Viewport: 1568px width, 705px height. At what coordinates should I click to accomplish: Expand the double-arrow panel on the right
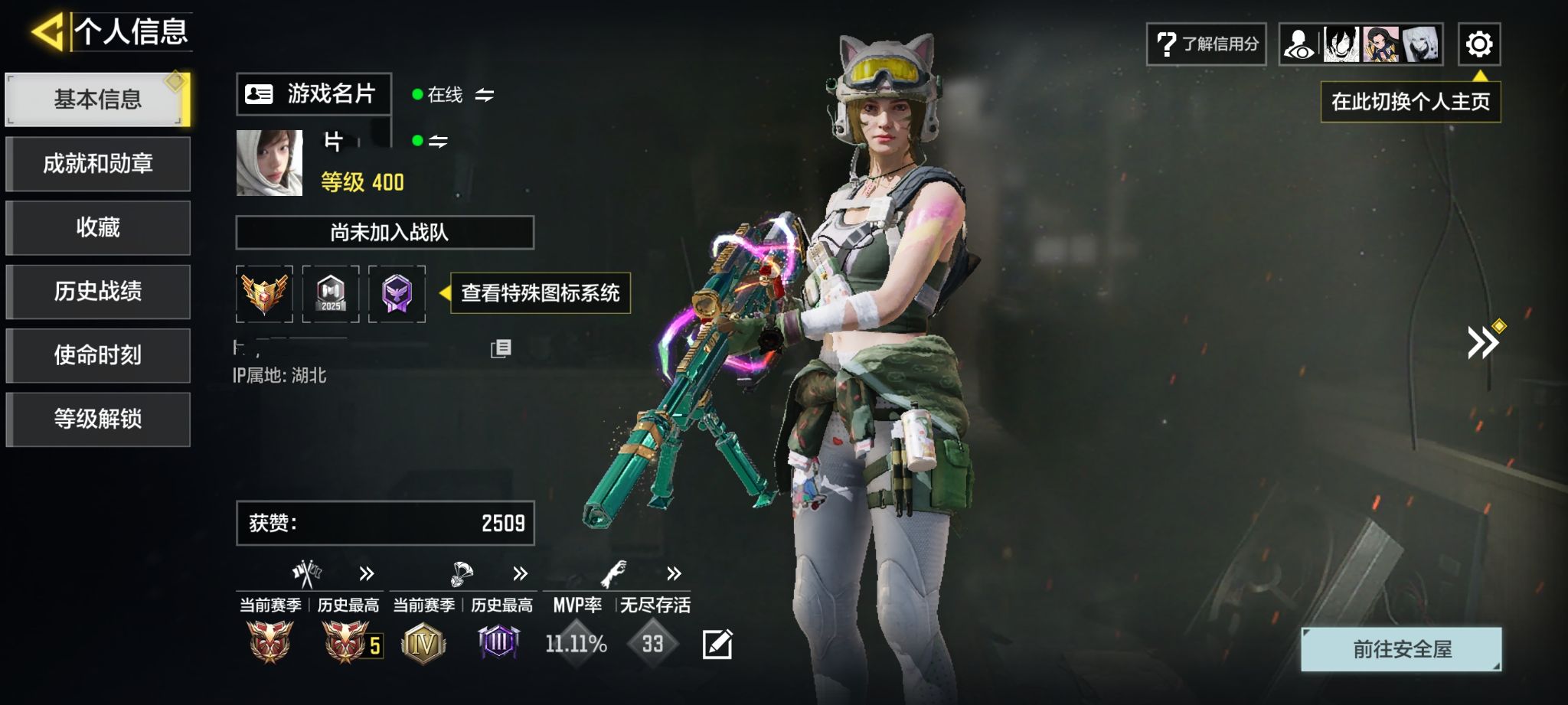(x=1482, y=342)
